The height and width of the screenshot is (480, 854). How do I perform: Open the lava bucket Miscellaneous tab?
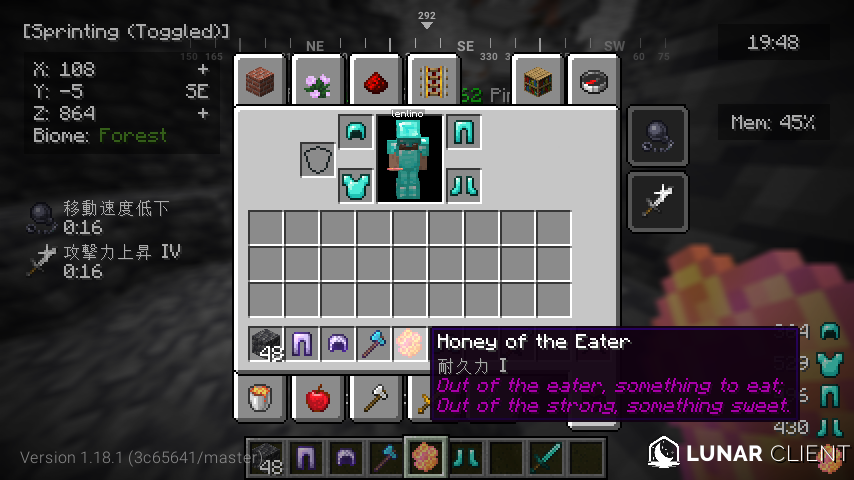262,399
